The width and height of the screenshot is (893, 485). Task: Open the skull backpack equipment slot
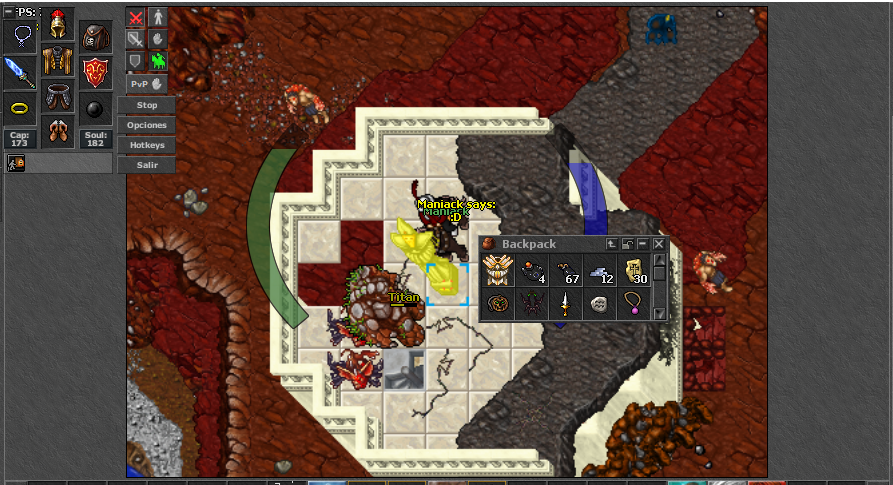[96, 37]
